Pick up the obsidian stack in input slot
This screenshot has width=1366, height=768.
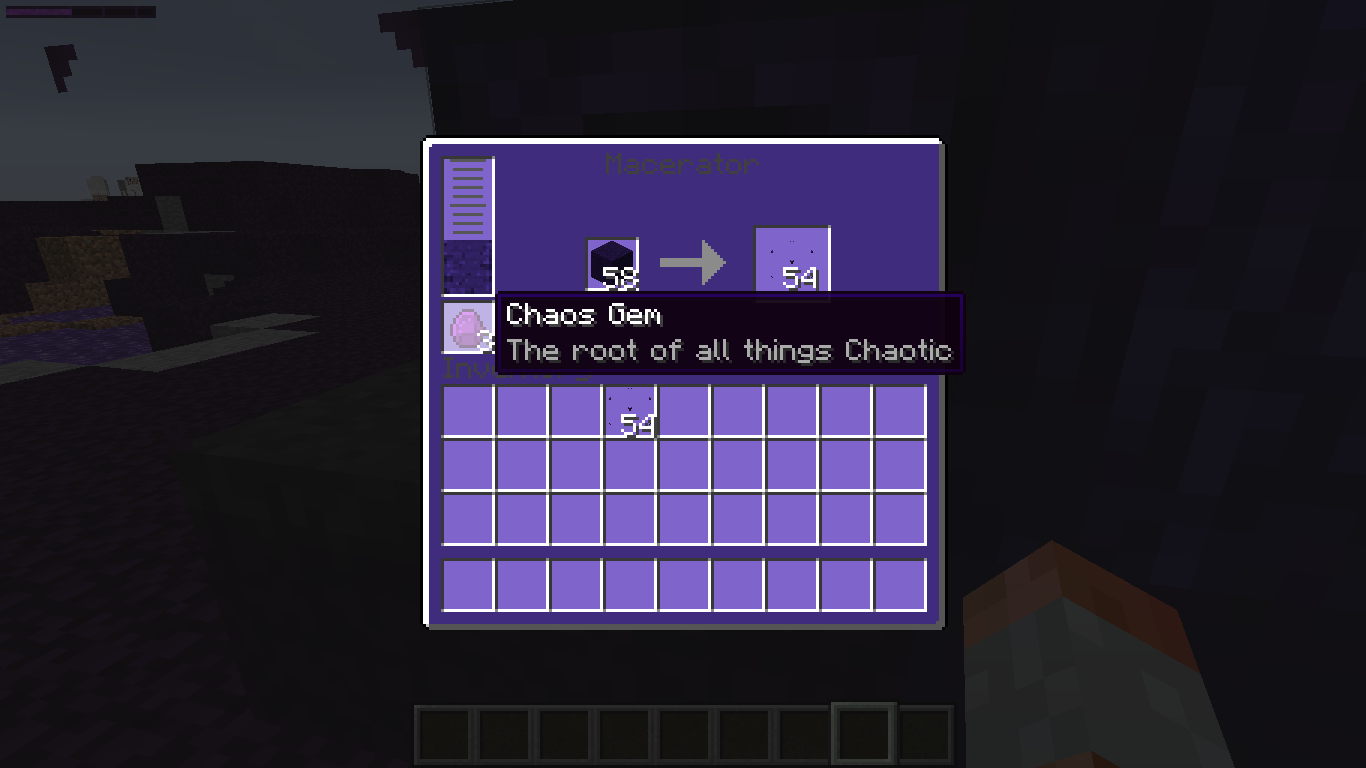tap(611, 262)
